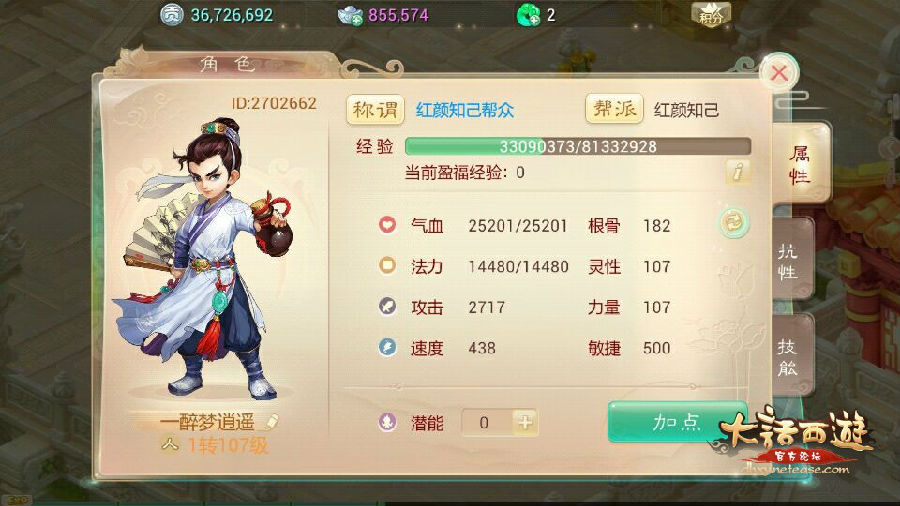The width and height of the screenshot is (900, 506).
Task: Edit the character name with the pencil icon
Action: [x=273, y=422]
